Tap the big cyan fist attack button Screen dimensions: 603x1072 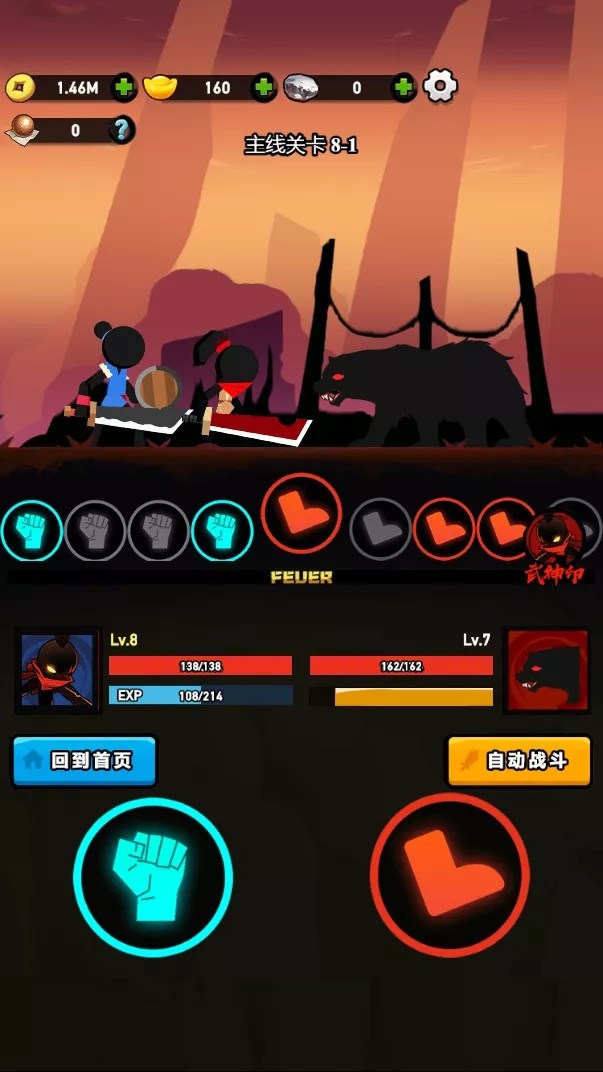[153, 877]
